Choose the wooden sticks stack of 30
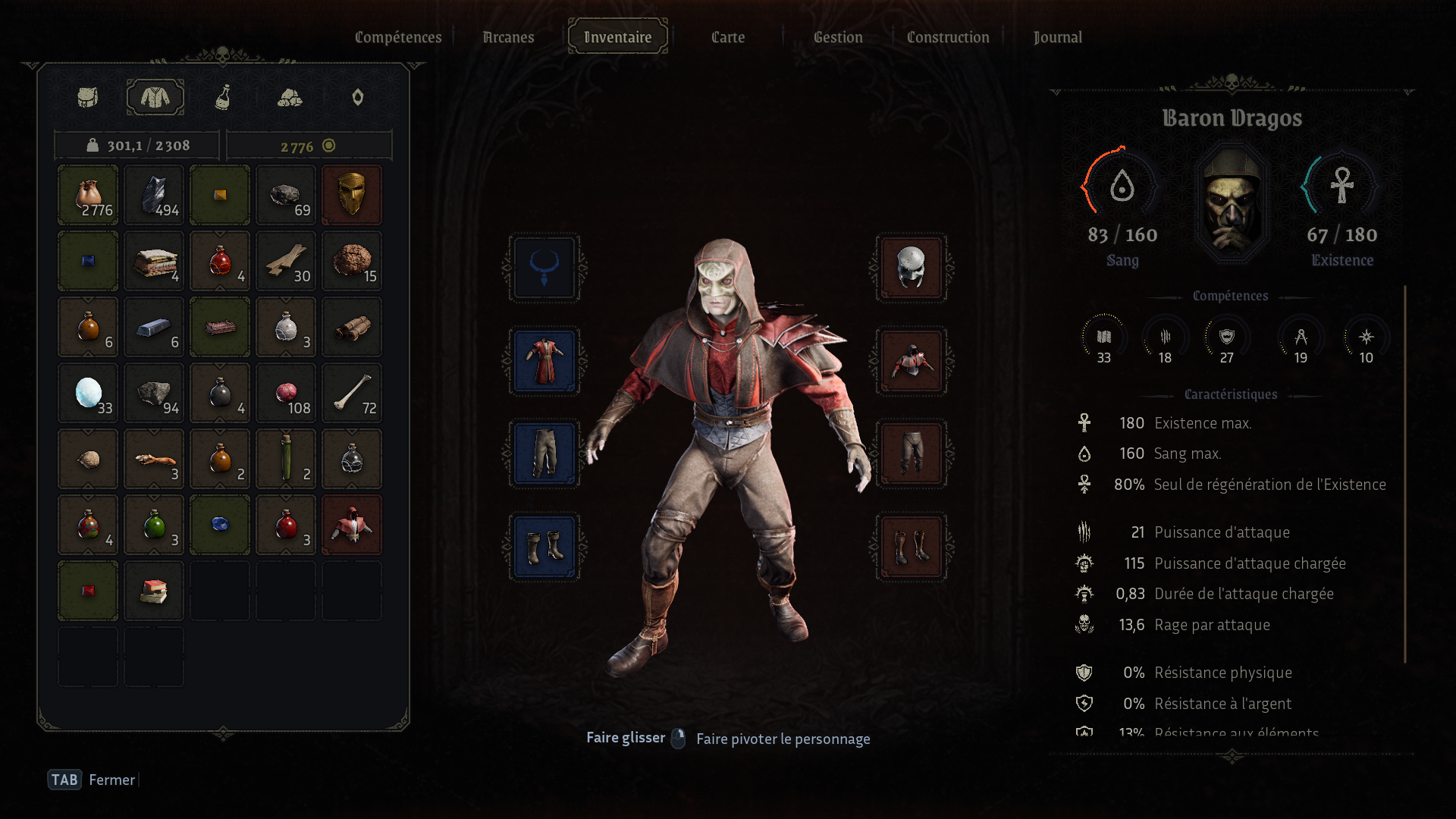This screenshot has width=1456, height=819. click(x=286, y=261)
